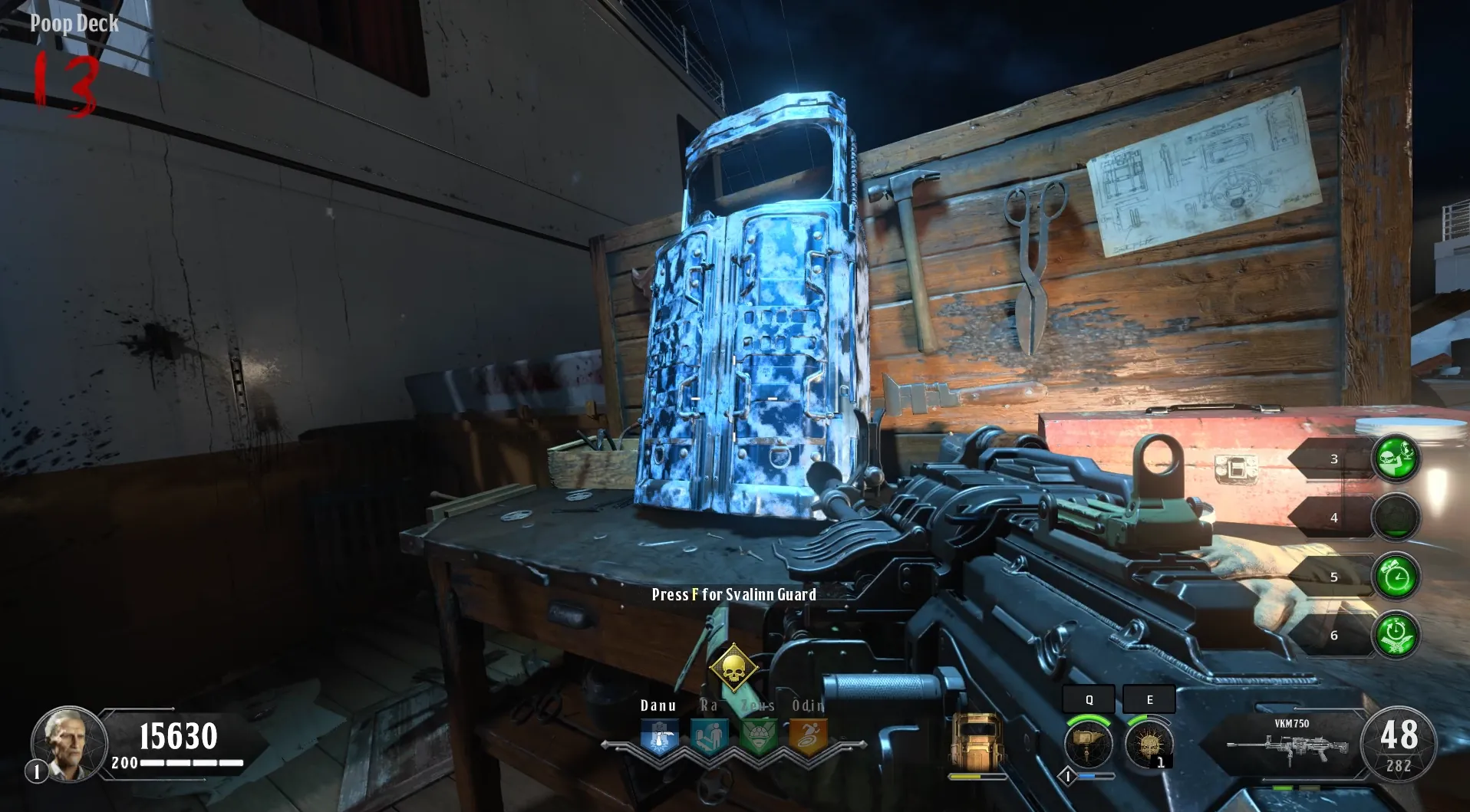Activate the stopwatch and swords elixir
1470x812 pixels.
[1396, 635]
